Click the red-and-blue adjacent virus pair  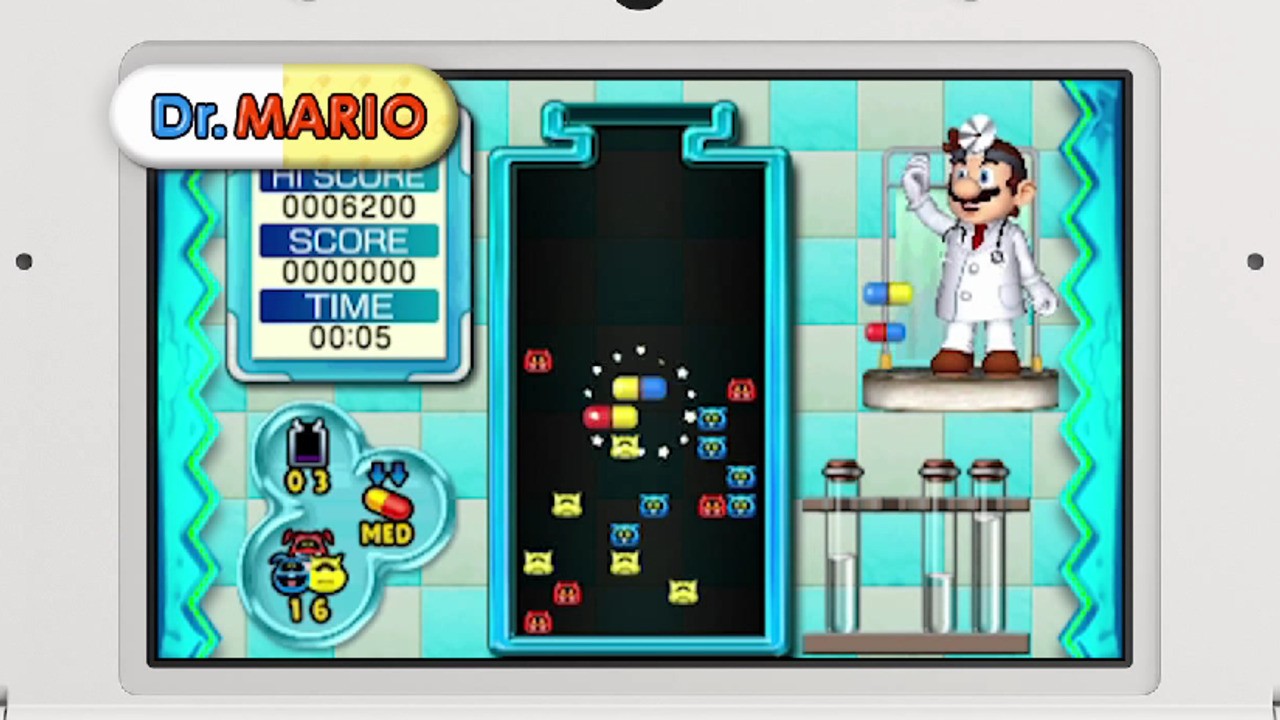coord(725,505)
